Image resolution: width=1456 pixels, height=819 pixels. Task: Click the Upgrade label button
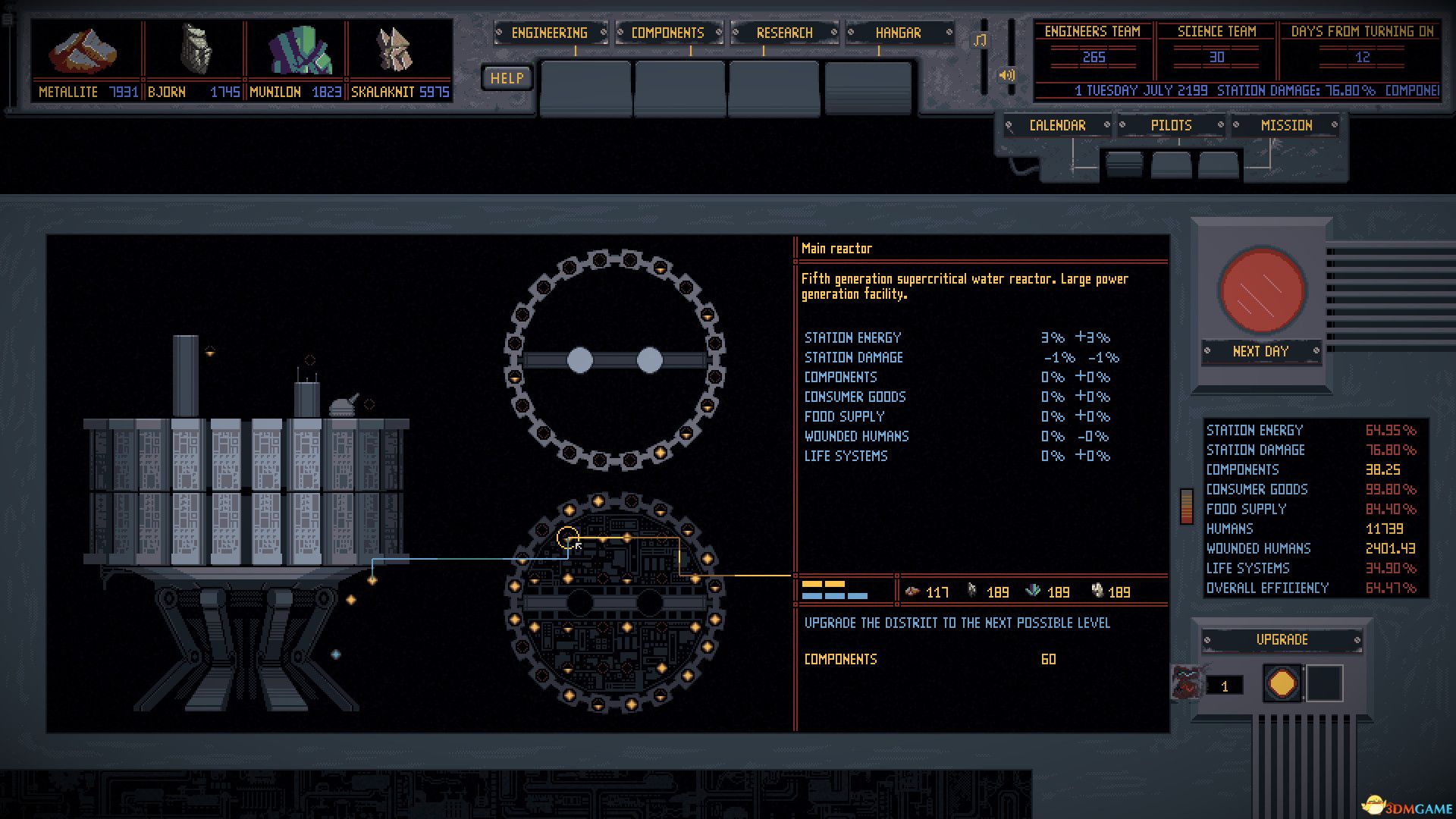point(1282,639)
